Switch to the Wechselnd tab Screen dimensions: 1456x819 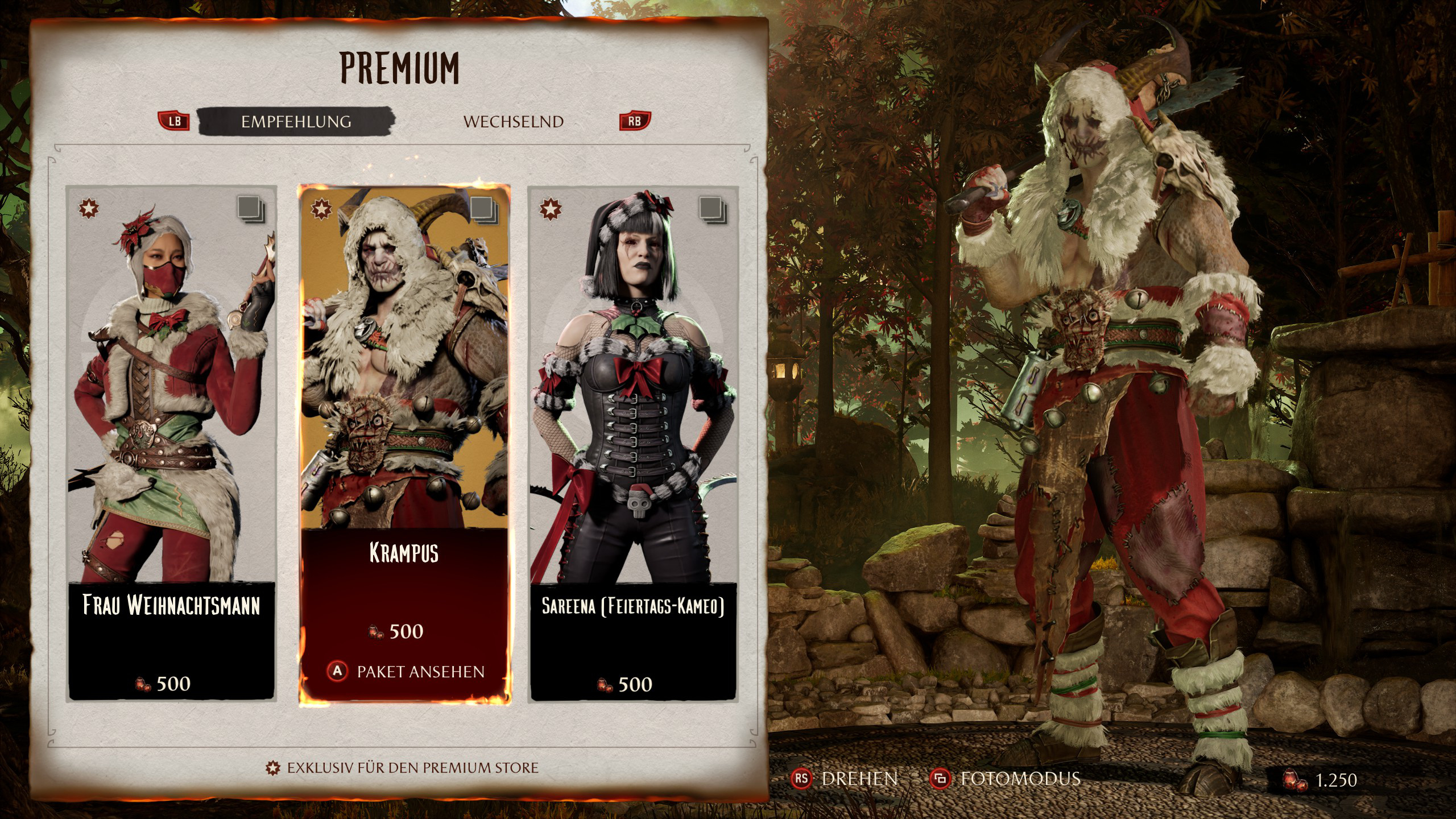[x=513, y=122]
